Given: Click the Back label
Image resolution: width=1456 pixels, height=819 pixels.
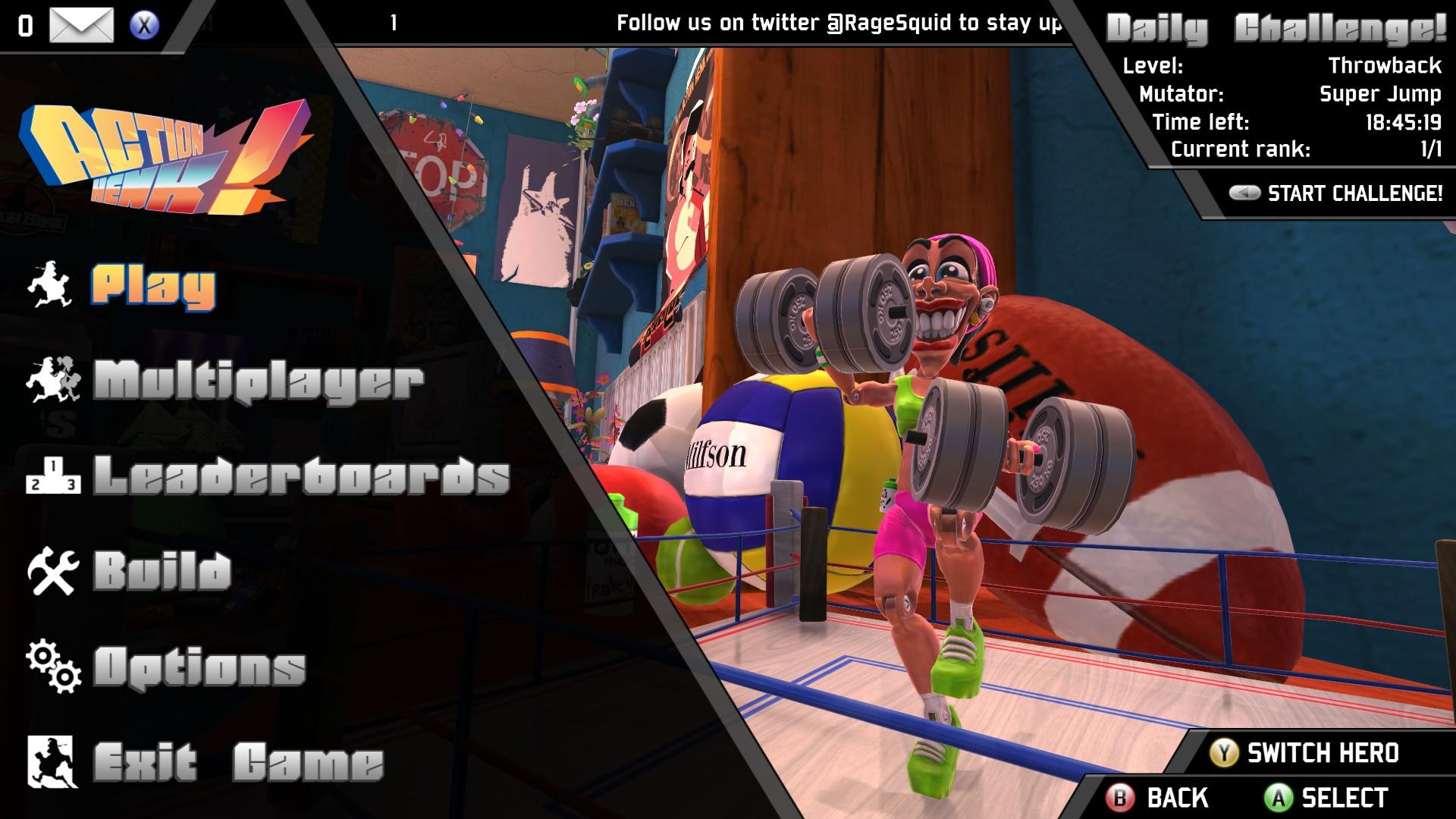Looking at the screenshot, I should pos(1177,798).
